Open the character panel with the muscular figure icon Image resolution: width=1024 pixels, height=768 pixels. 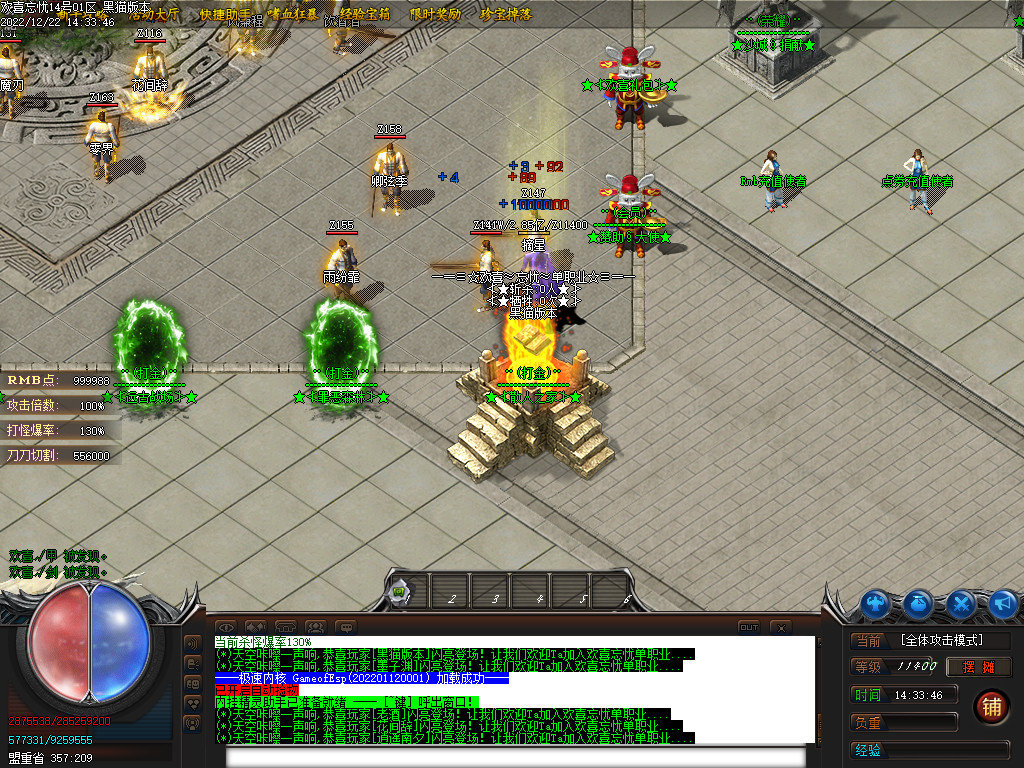(876, 603)
